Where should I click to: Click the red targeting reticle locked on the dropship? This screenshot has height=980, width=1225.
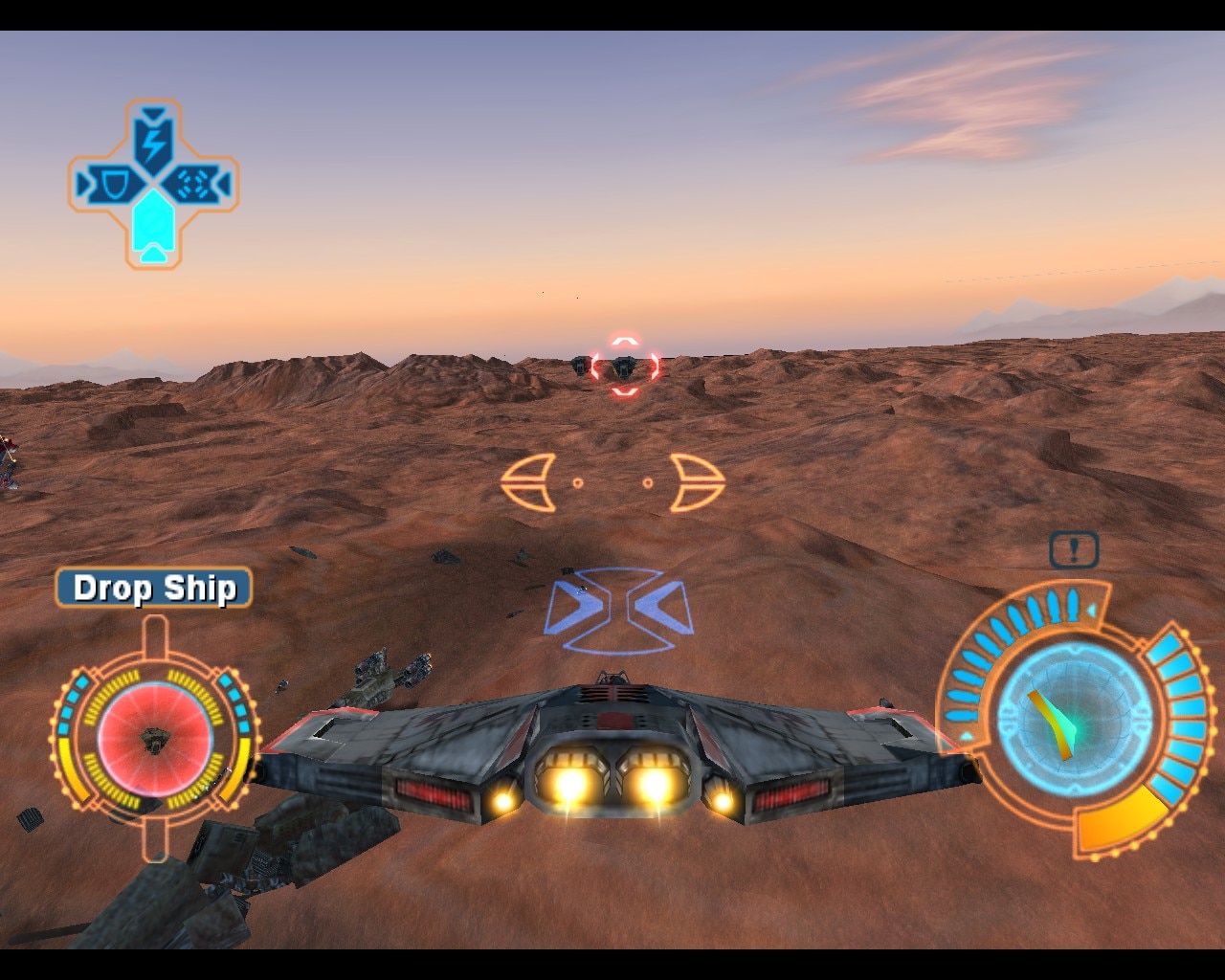tap(622, 364)
